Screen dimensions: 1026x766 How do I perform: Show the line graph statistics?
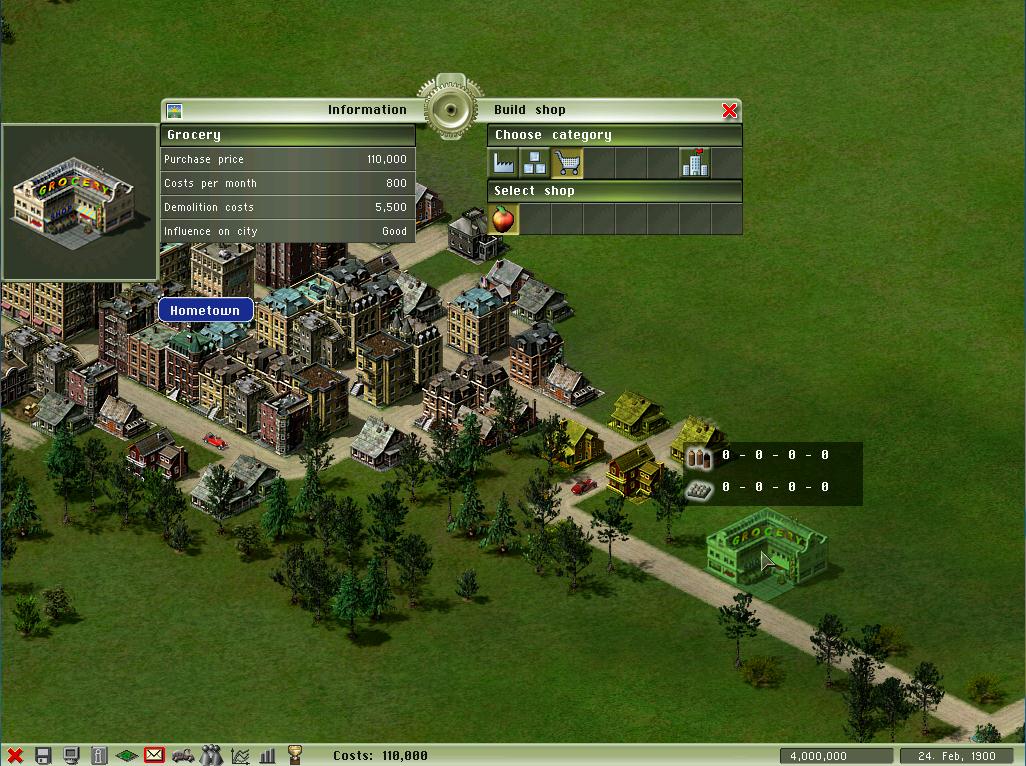click(240, 756)
